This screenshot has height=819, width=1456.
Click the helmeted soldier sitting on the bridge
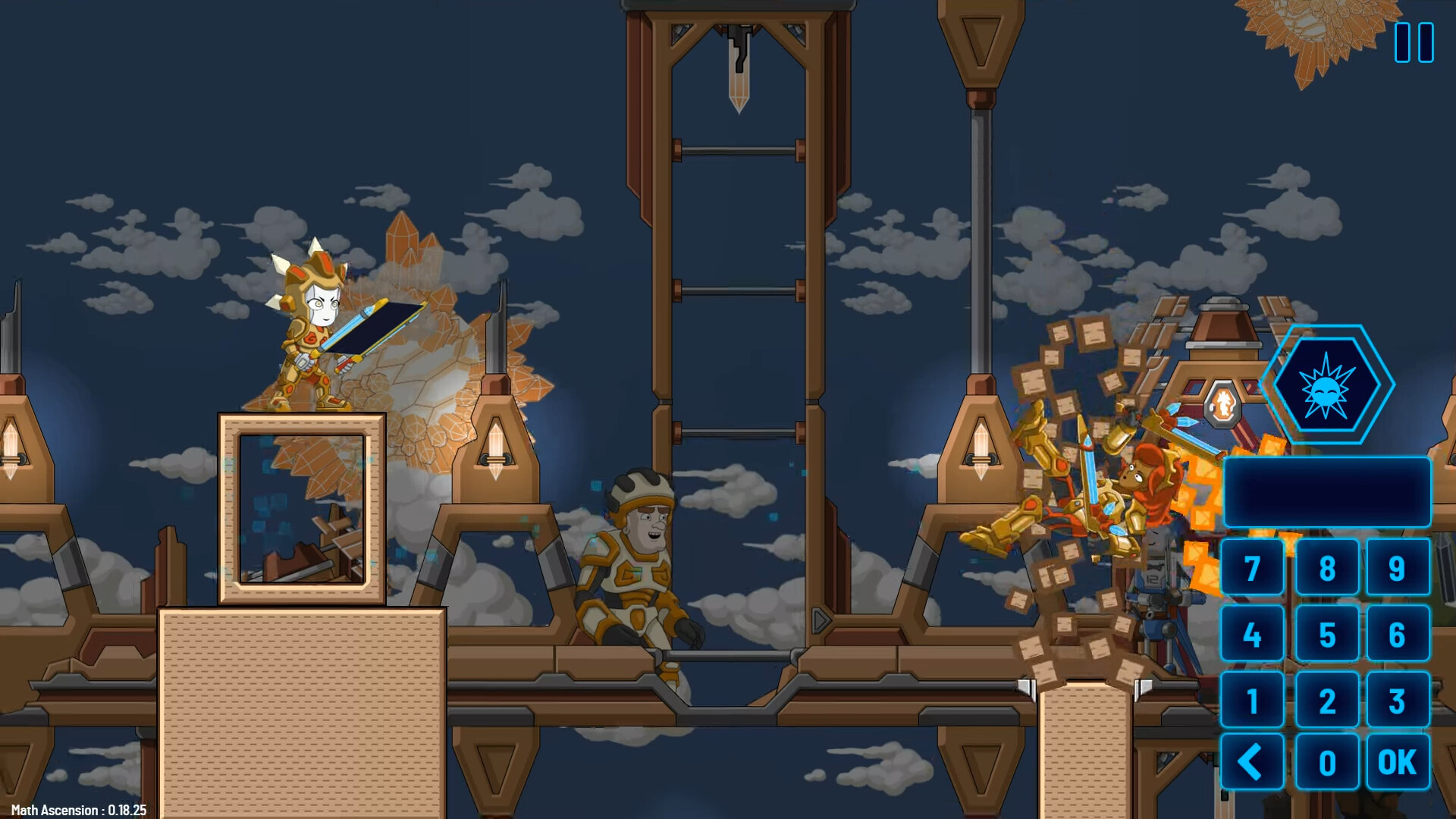point(641,554)
